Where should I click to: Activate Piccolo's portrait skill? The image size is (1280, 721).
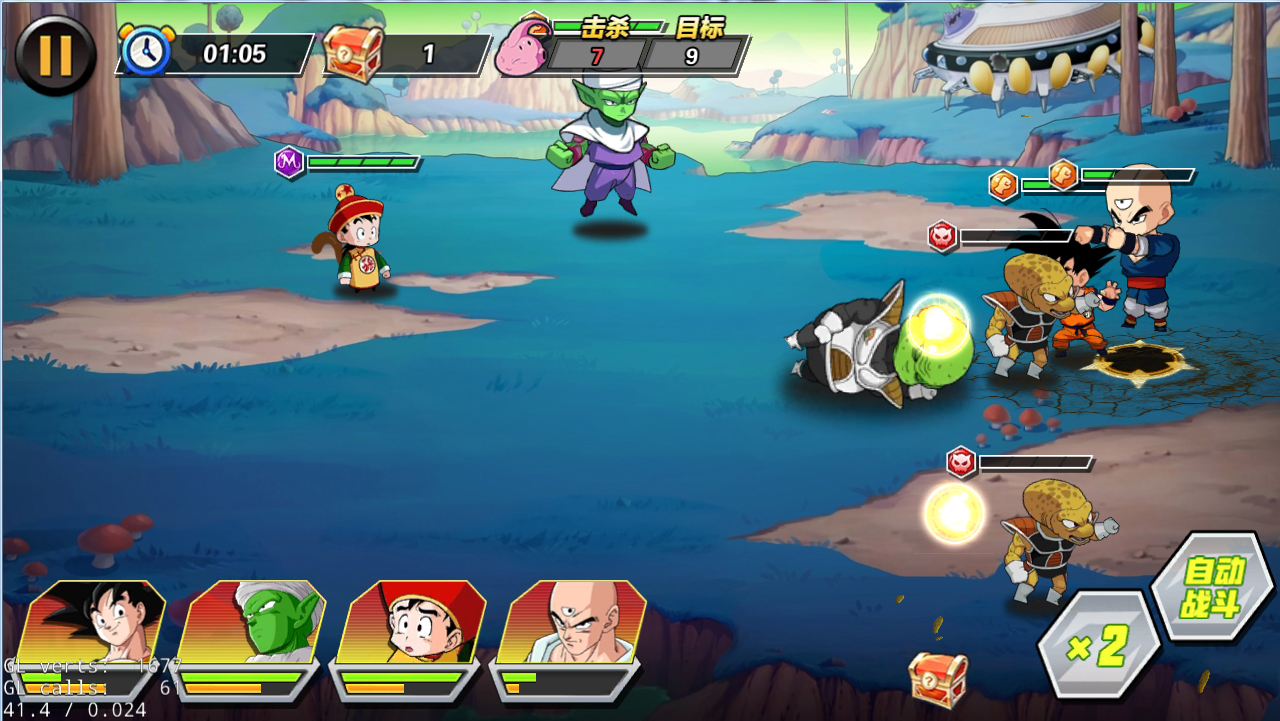click(252, 622)
